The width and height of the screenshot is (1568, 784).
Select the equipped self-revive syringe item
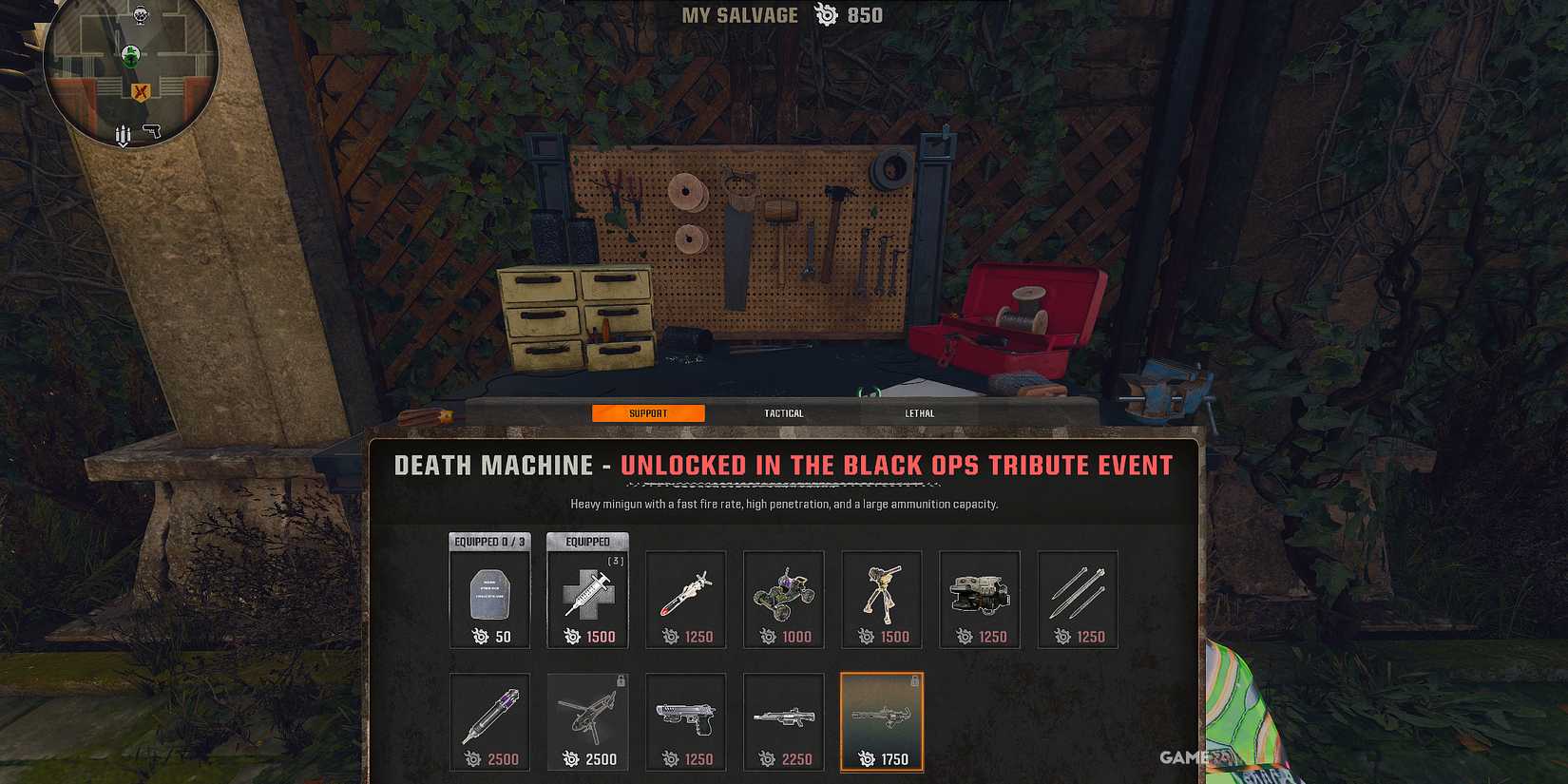[x=587, y=599]
